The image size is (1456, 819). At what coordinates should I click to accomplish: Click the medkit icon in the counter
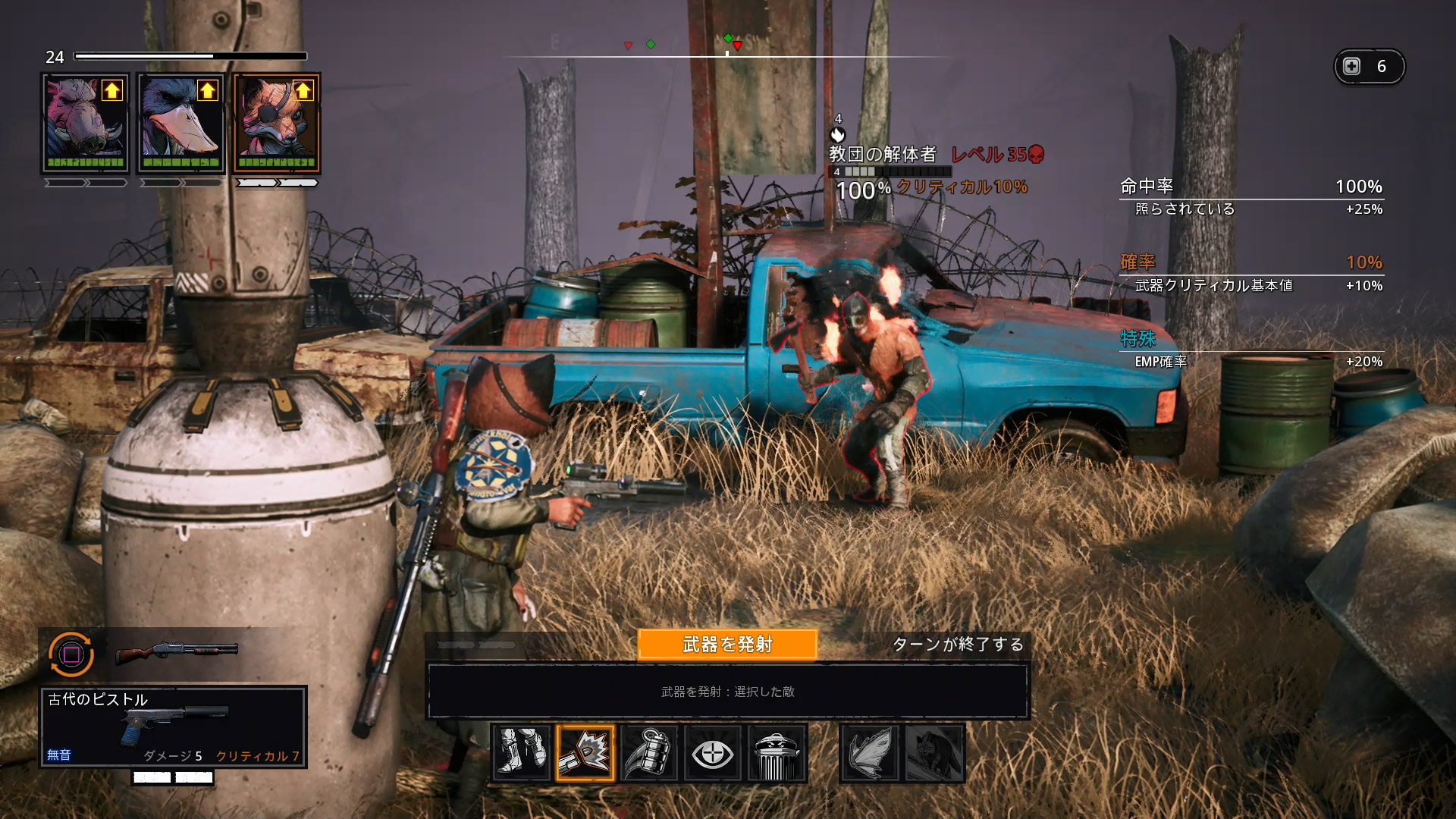pos(1352,67)
